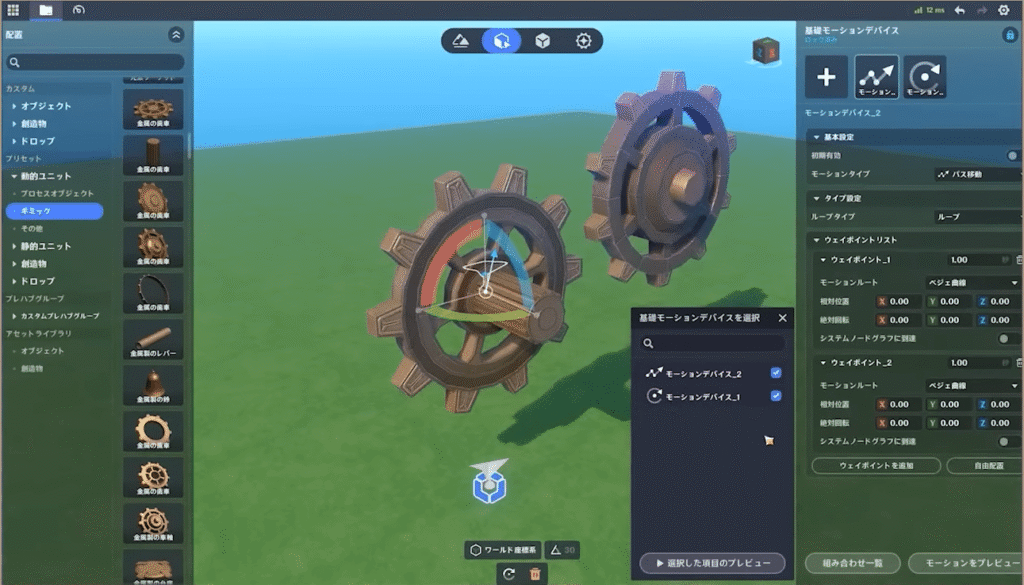This screenshot has height=585, width=1024.
Task: Click 選択した項目のプレビュー button
Action: (712, 563)
